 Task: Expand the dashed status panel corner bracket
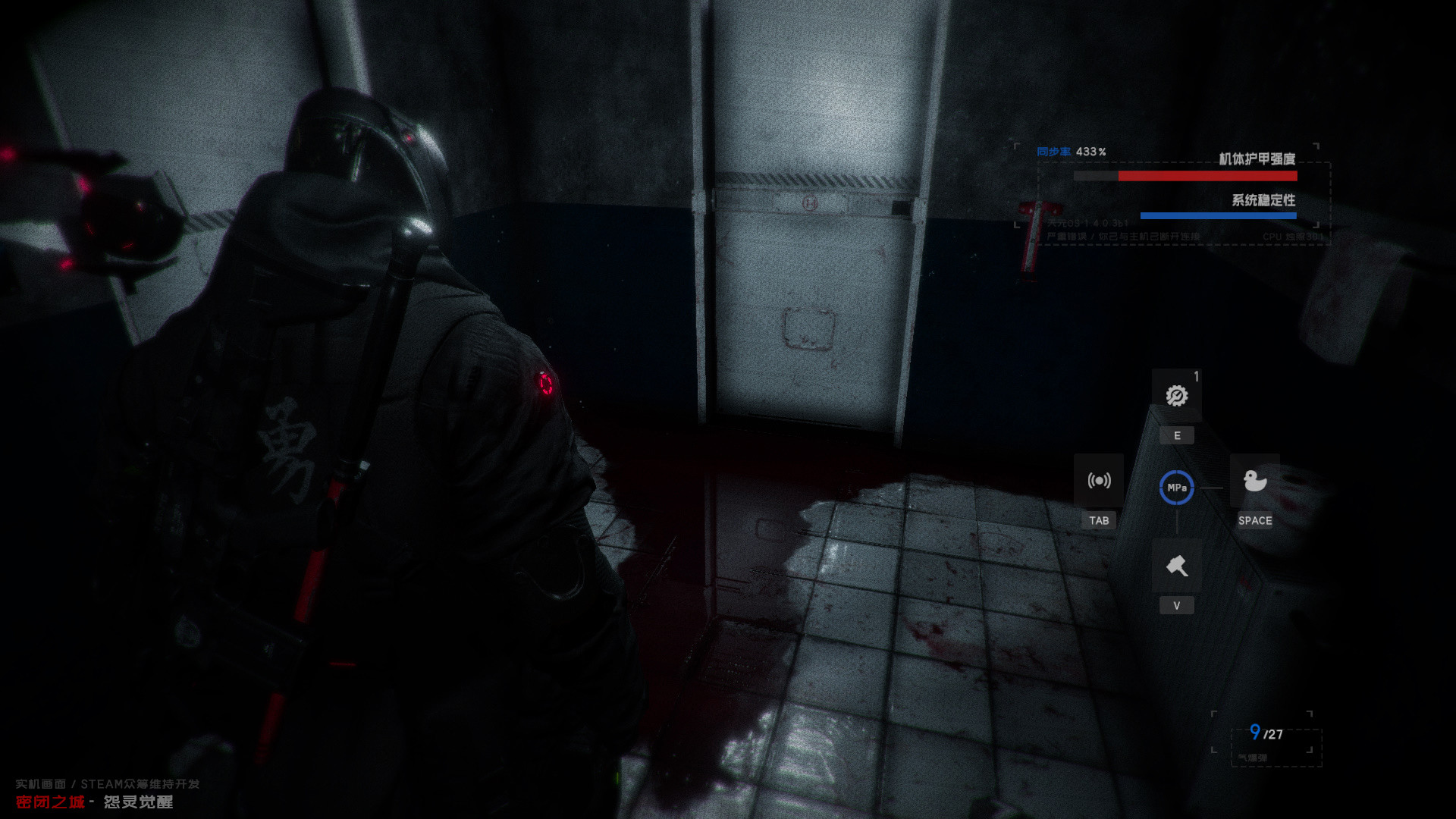click(1016, 145)
